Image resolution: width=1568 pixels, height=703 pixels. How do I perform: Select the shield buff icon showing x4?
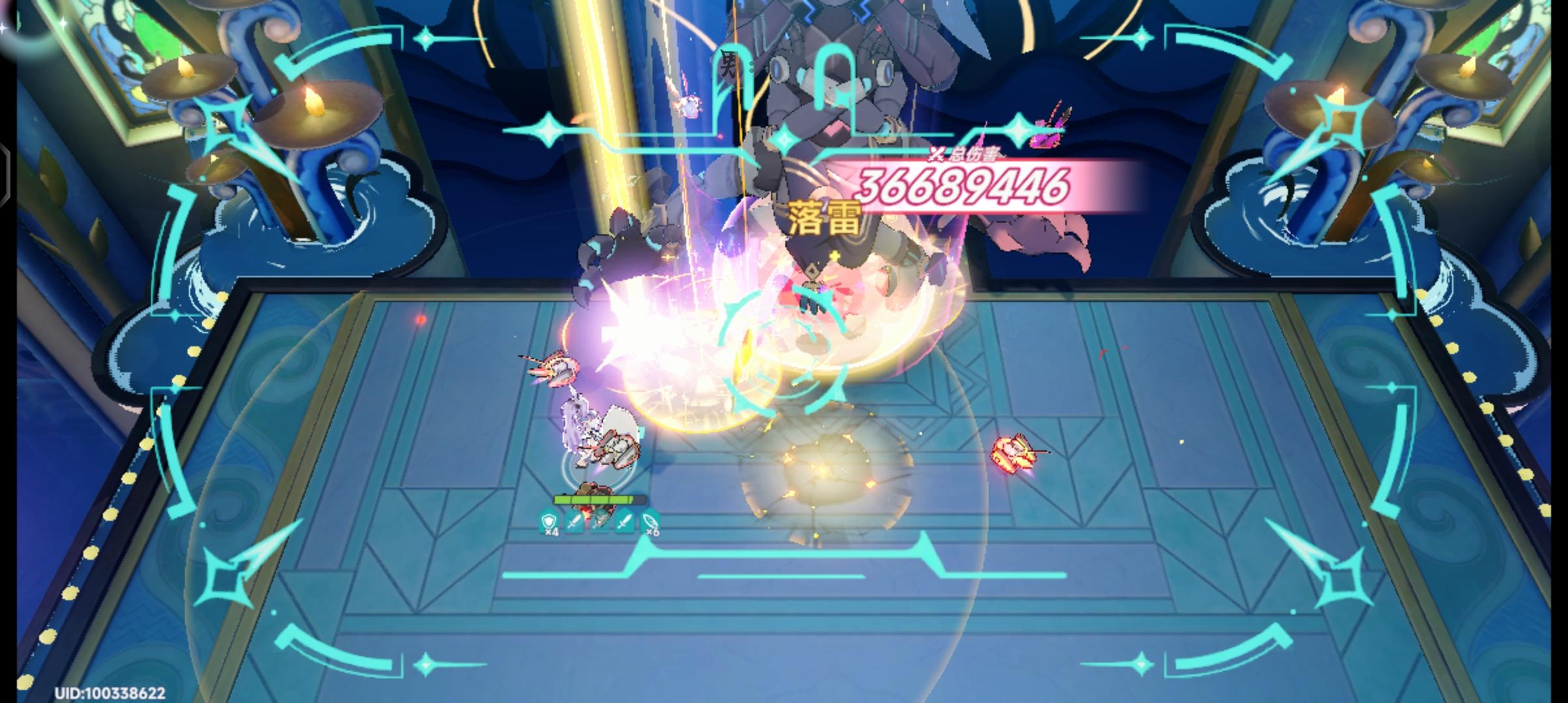click(x=549, y=523)
